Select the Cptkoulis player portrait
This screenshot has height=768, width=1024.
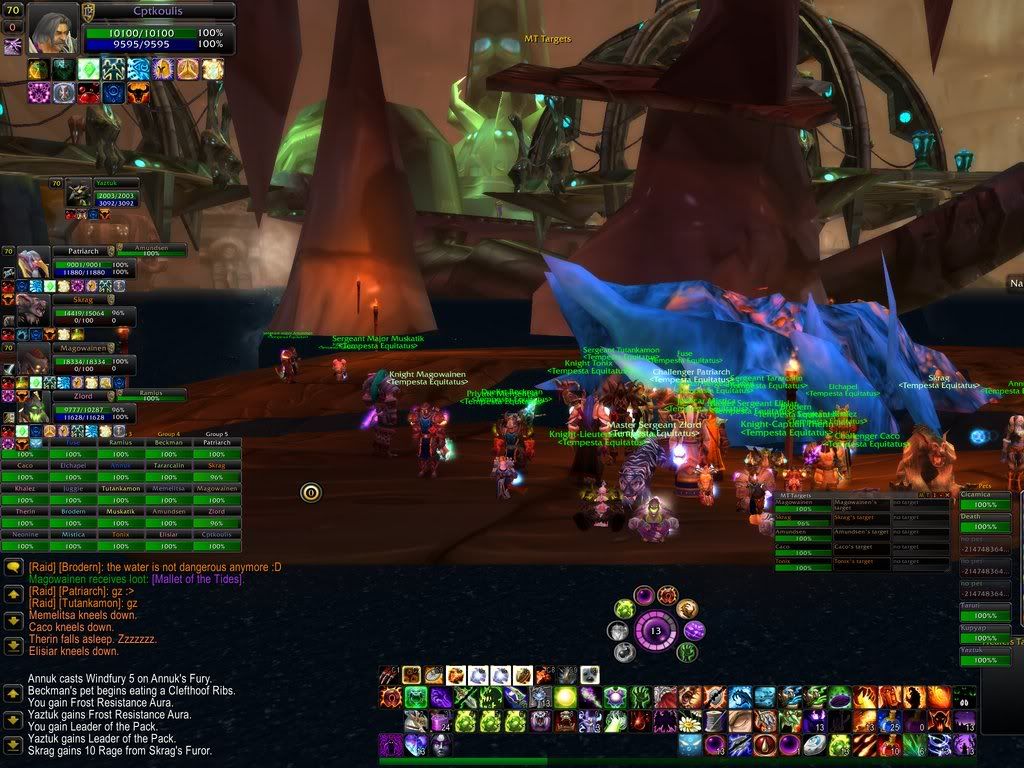tap(52, 28)
